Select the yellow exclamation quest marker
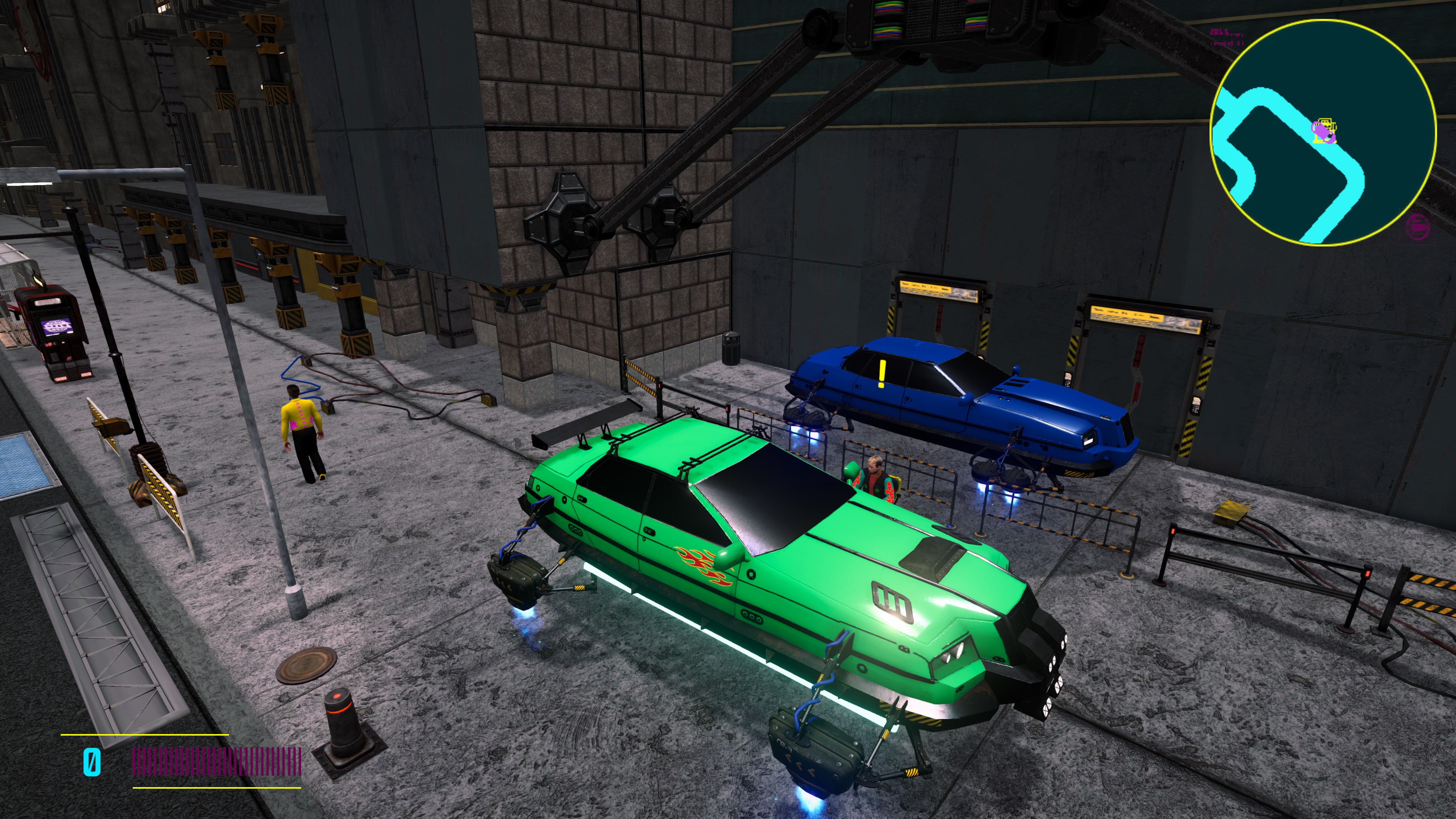This screenshot has height=819, width=1456. coord(882,374)
